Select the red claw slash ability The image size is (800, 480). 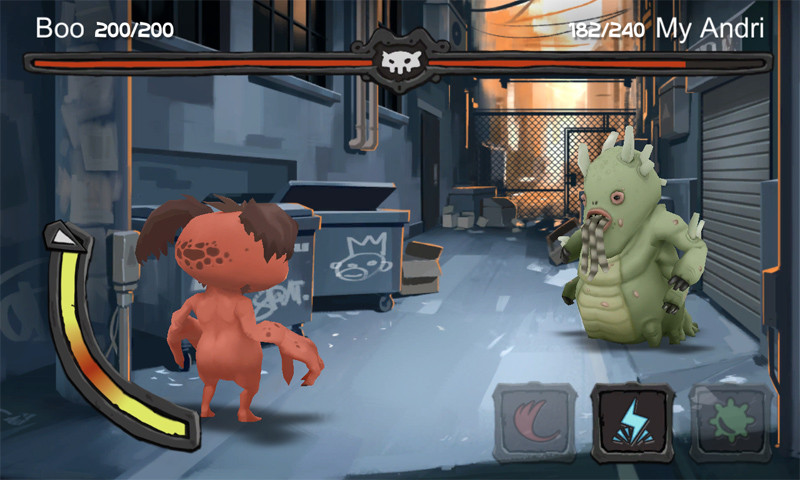click(534, 423)
